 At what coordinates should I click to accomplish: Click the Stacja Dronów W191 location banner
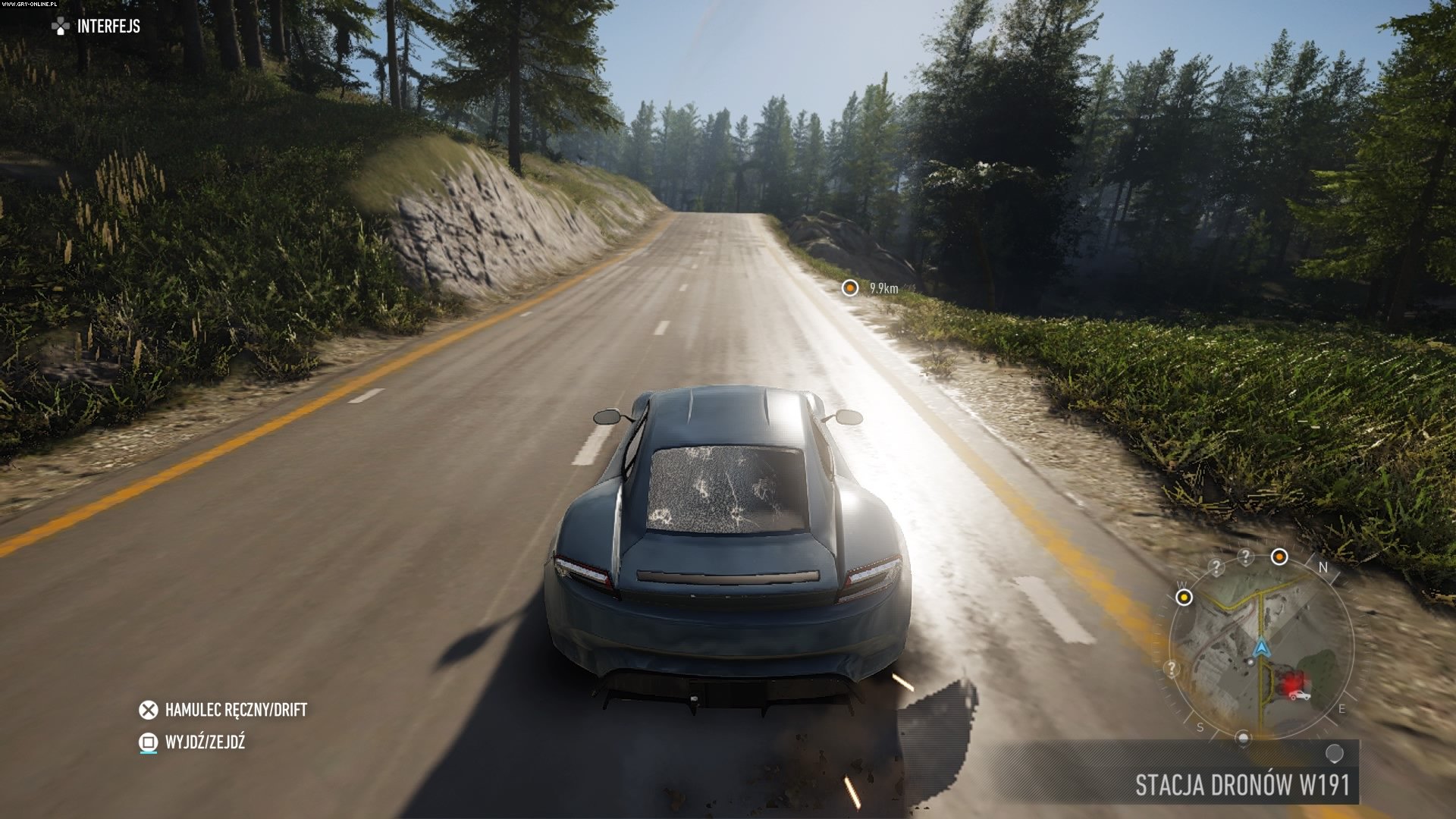pos(1241,784)
